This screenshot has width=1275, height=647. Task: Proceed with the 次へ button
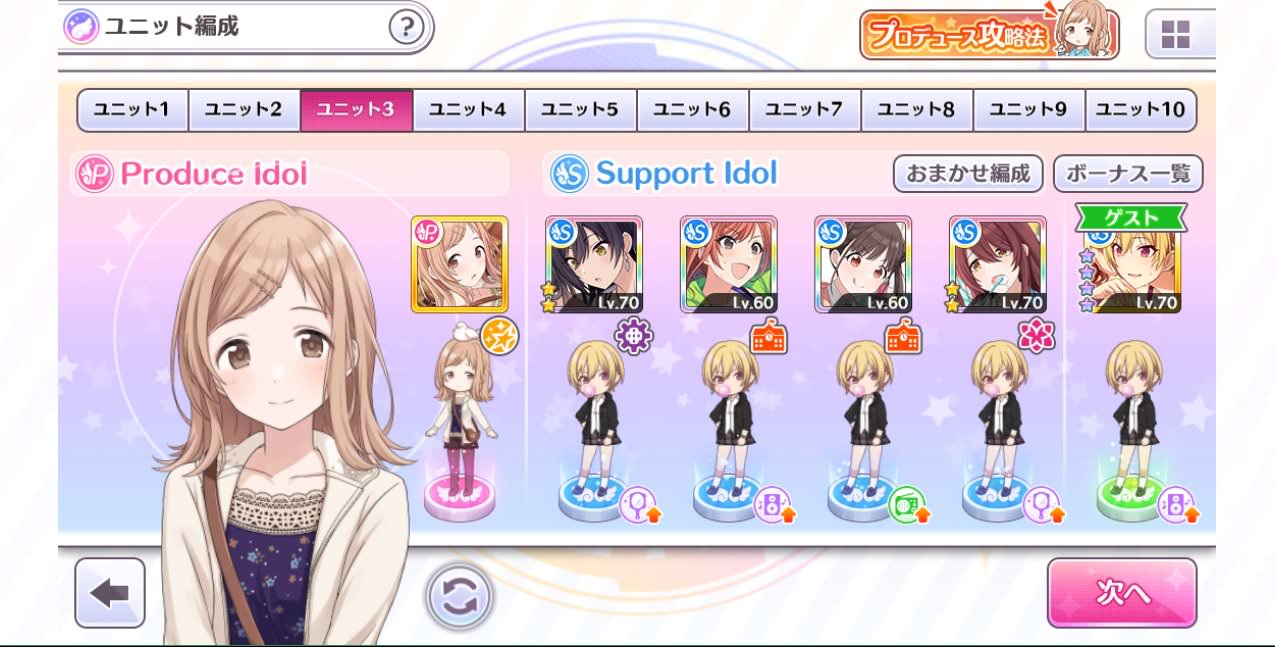point(1121,592)
